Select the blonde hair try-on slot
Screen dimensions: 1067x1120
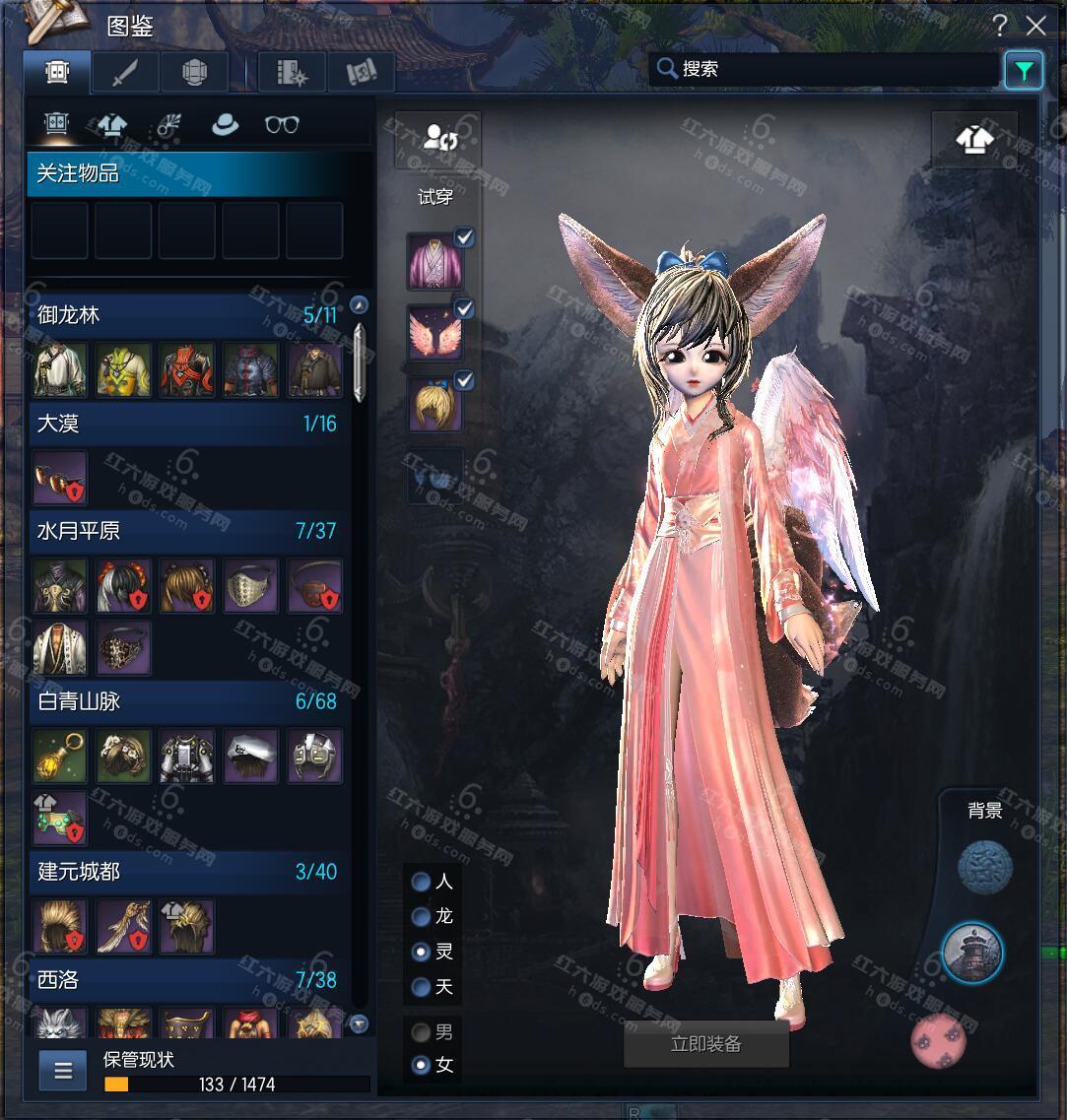434,405
